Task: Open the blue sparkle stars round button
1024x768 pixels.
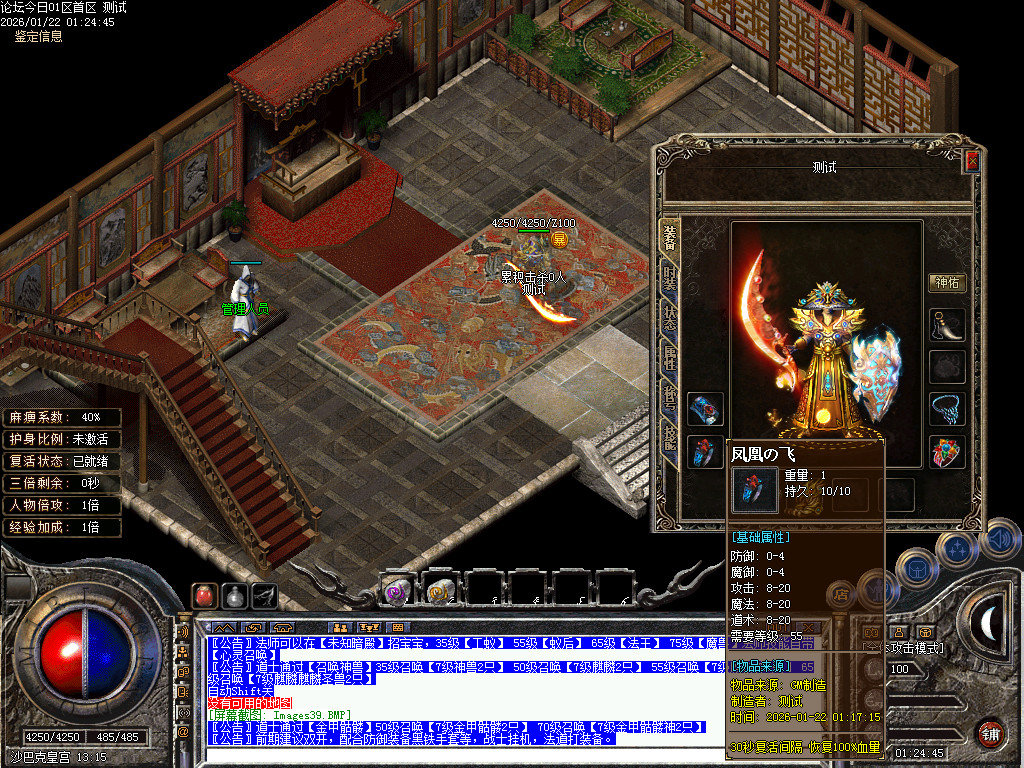Action: pyautogui.click(x=957, y=548)
